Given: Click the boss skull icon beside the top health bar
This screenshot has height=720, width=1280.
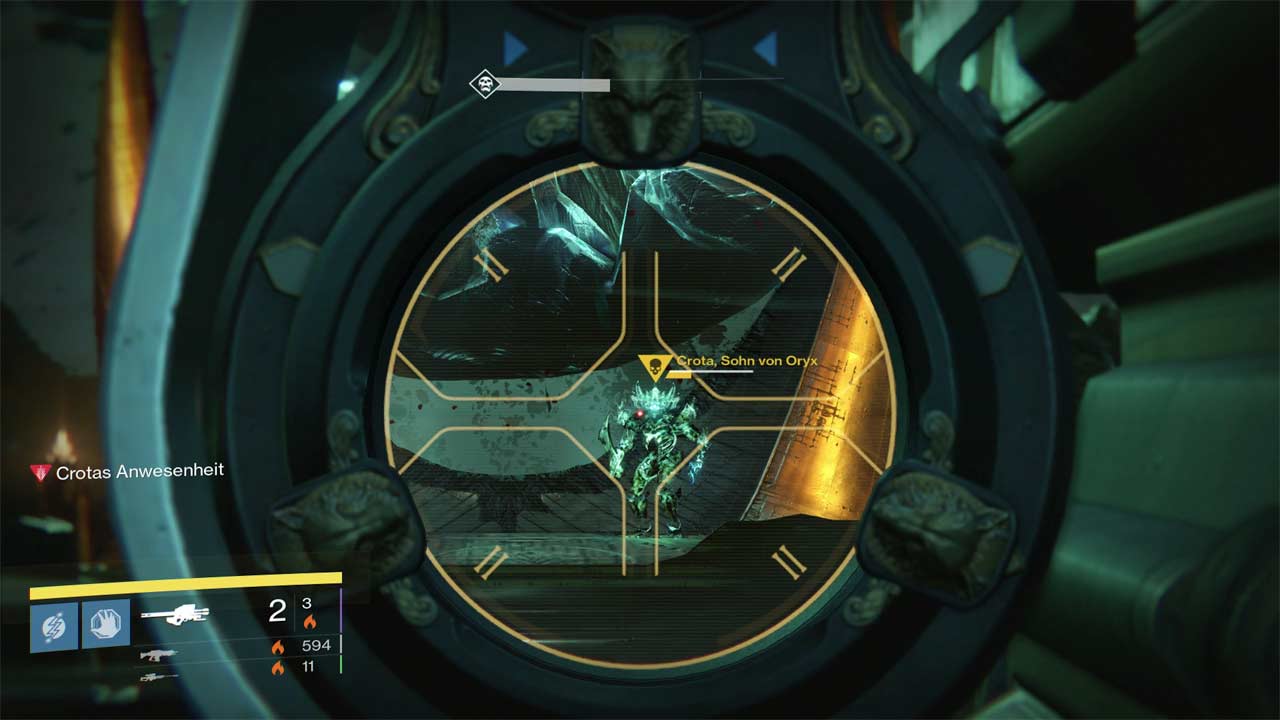Looking at the screenshot, I should tap(485, 84).
